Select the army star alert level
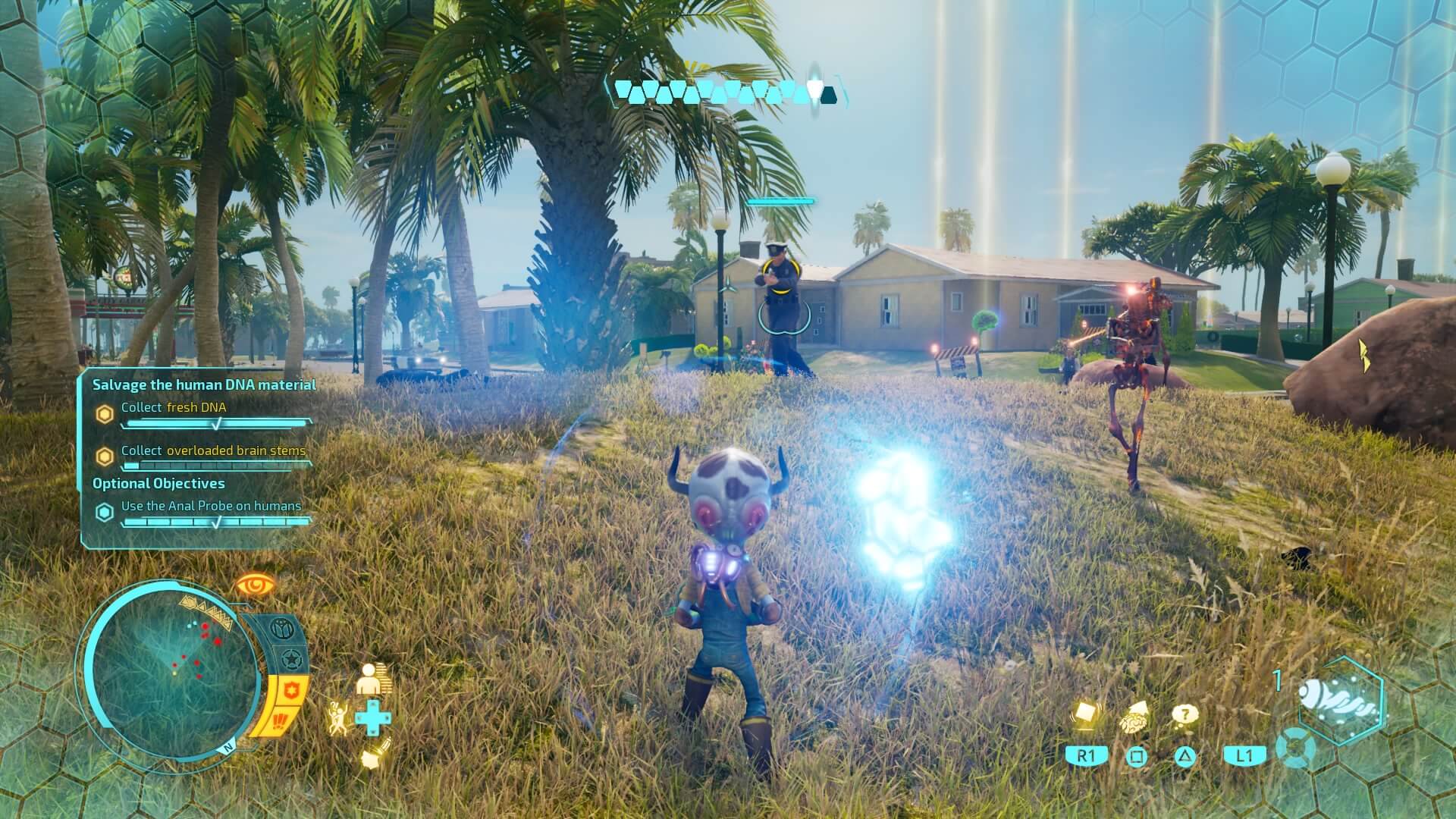Screen dimensions: 1456x819 (292, 659)
